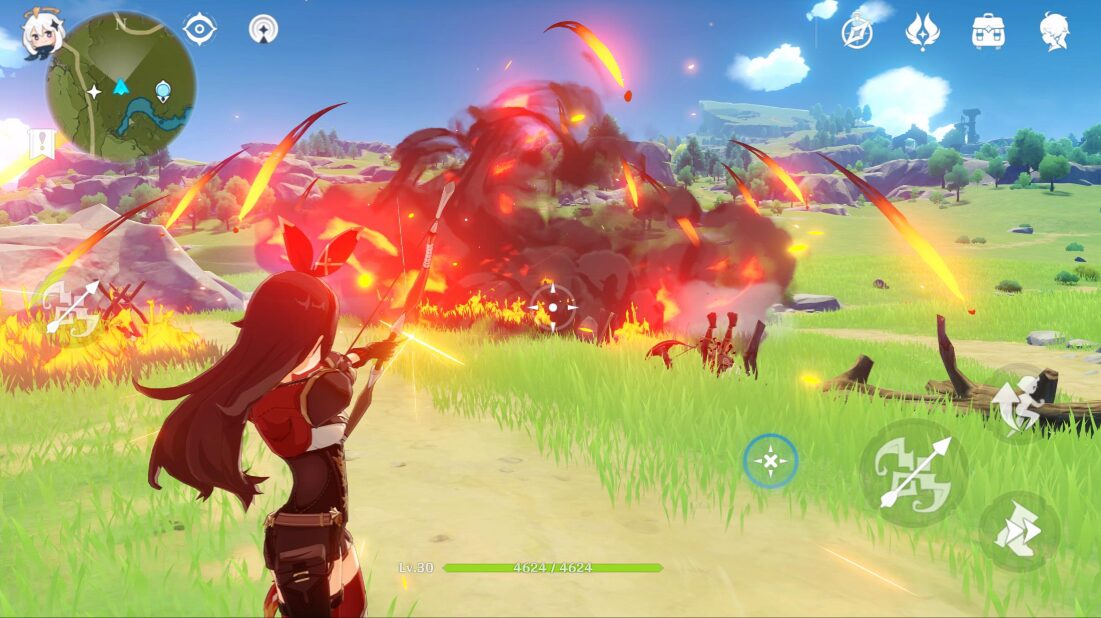Image resolution: width=1101 pixels, height=618 pixels.
Task: Open the yellow quest marker icon
Action: click(x=40, y=145)
